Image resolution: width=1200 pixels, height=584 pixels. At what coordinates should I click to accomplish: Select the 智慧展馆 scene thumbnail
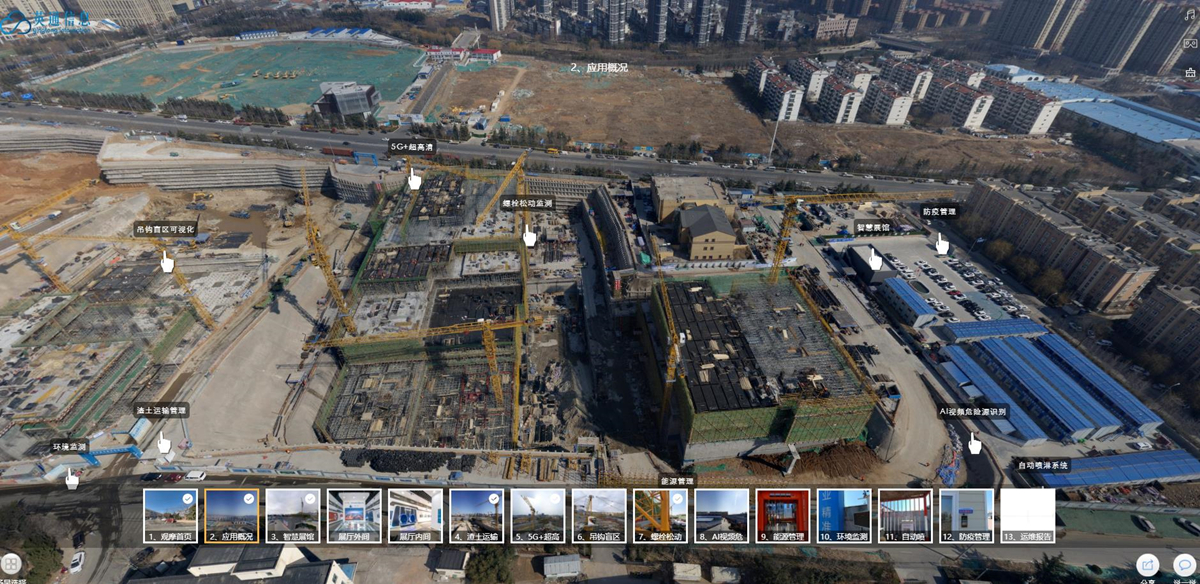click(x=293, y=514)
